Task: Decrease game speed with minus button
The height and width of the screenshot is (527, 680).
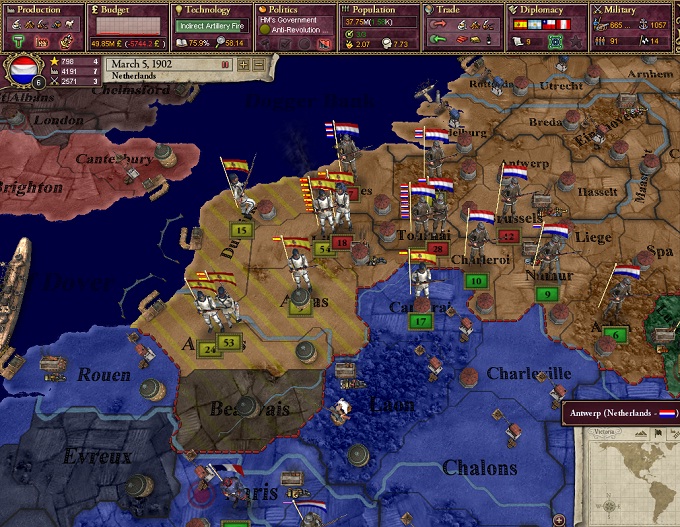Action: click(258, 63)
